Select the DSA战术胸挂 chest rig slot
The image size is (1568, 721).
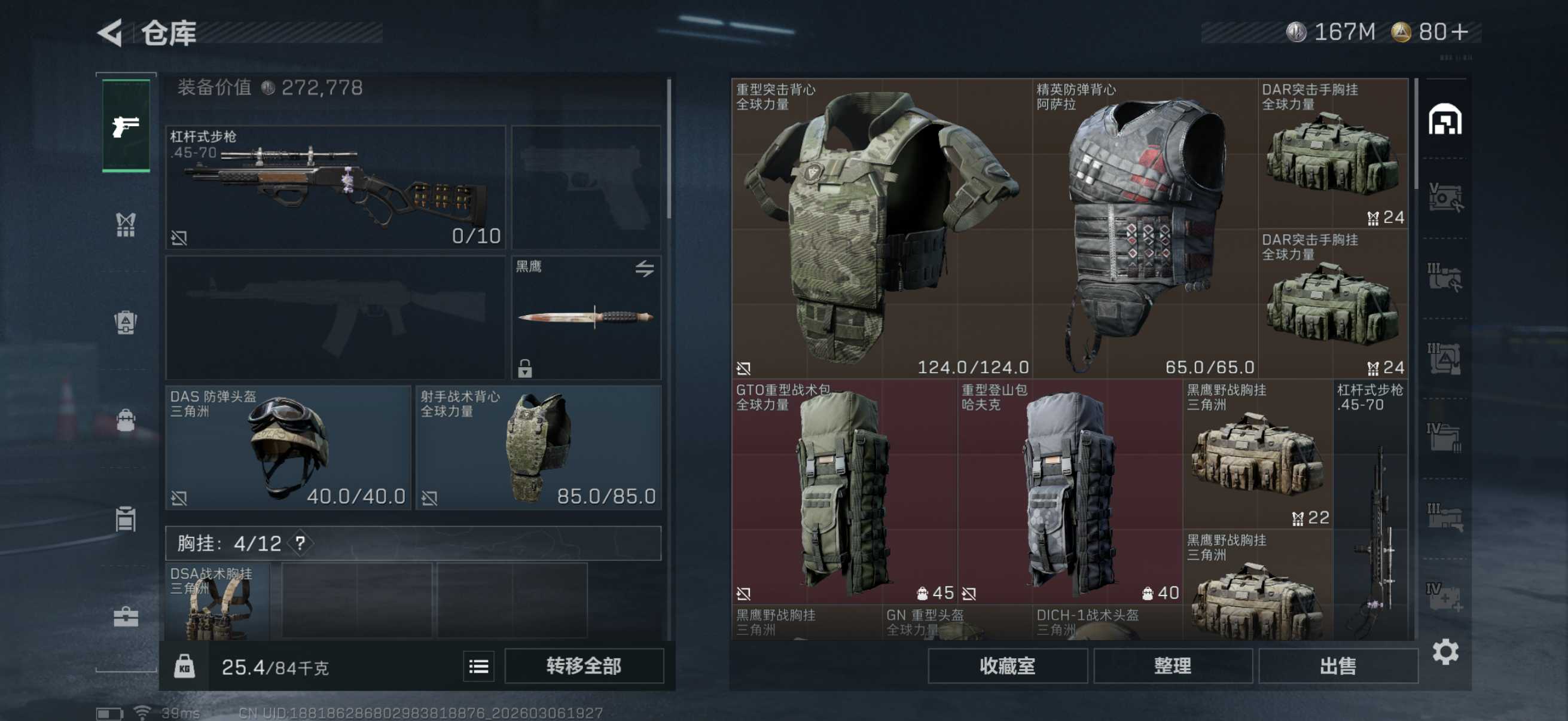[x=217, y=601]
